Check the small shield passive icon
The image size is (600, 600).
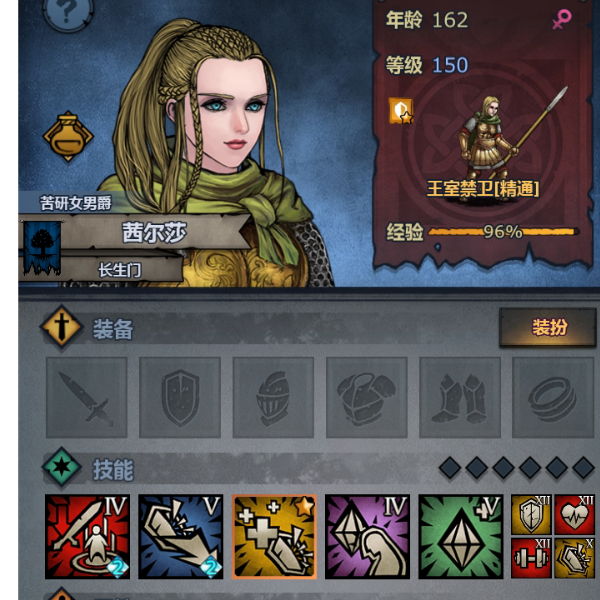tap(531, 514)
